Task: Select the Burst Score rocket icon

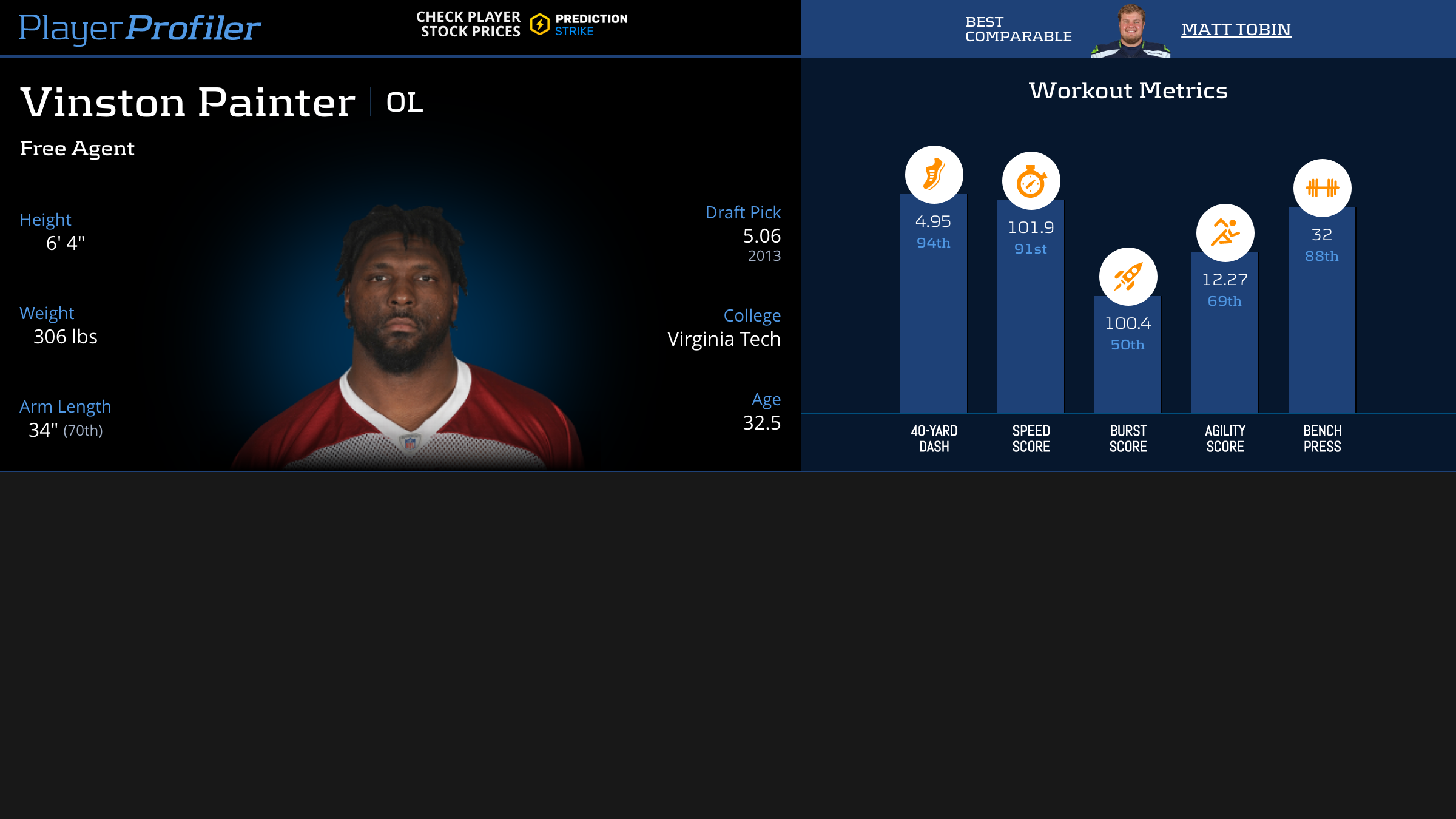Action: 1128,277
